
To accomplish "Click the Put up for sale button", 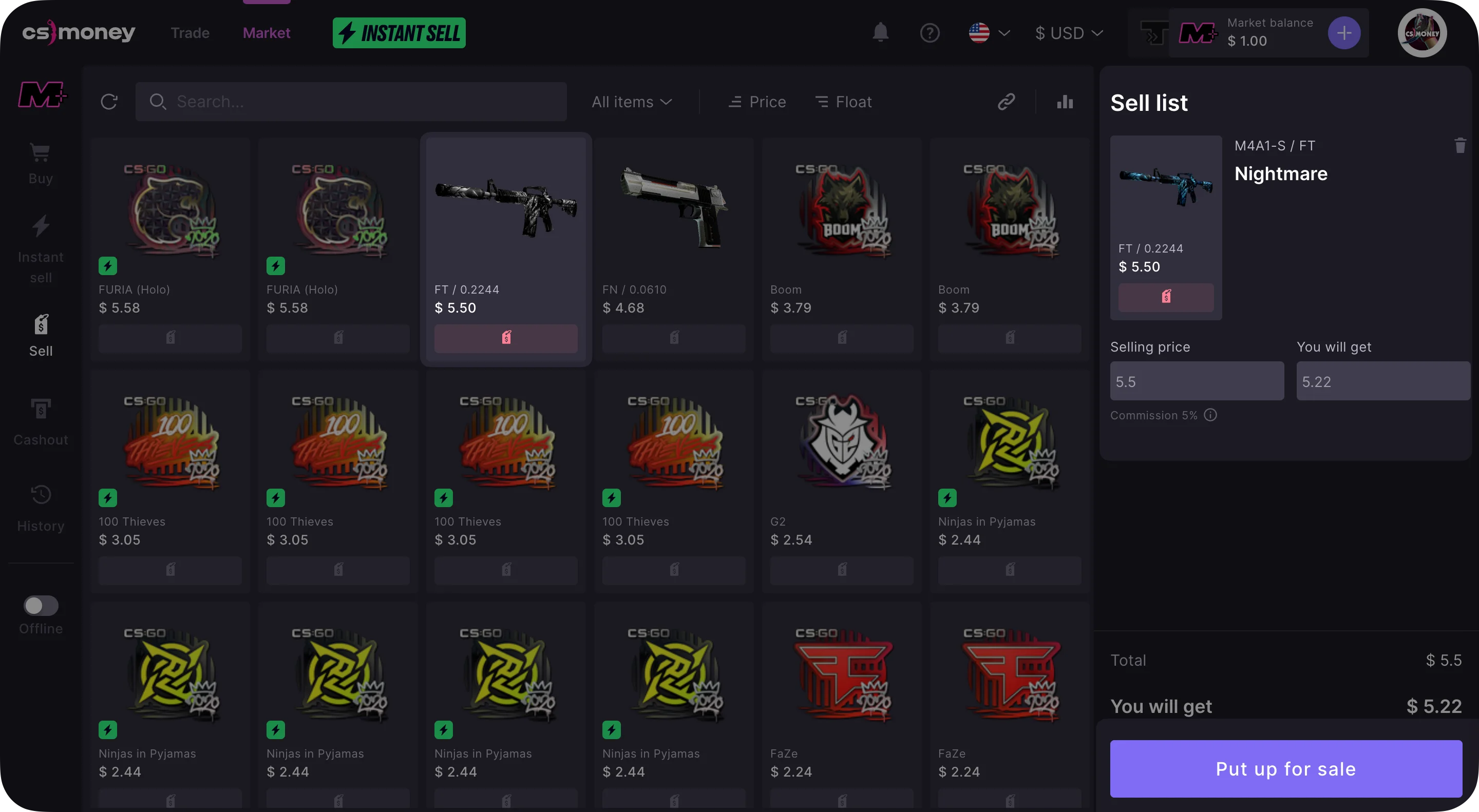I will coord(1285,768).
